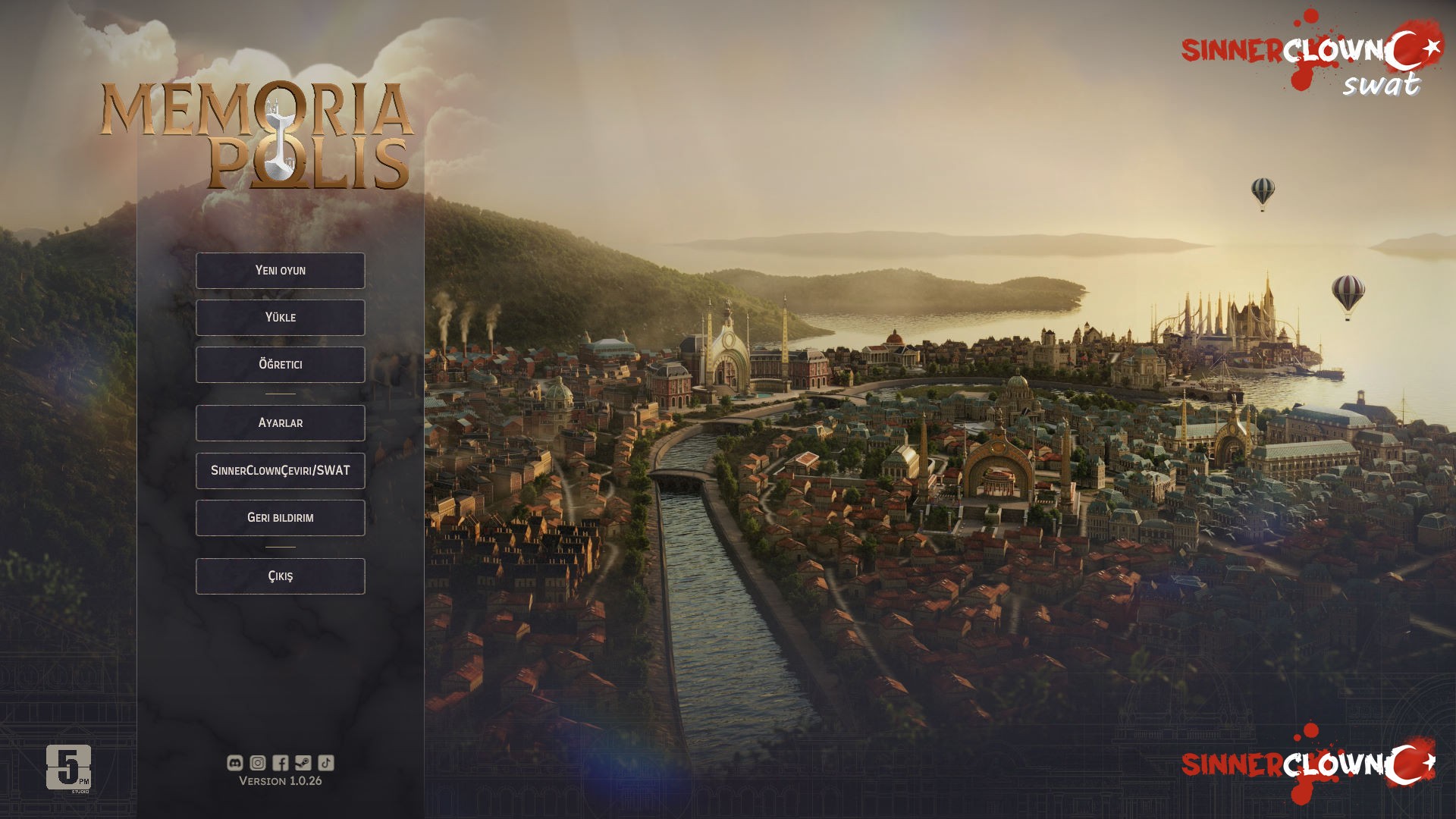Choose Geri Bildirim to send feedback
The width and height of the screenshot is (1456, 819).
280,518
